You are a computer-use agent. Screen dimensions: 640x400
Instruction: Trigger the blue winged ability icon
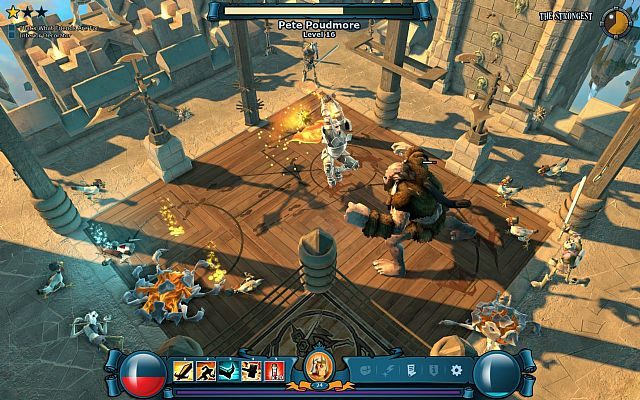point(230,371)
